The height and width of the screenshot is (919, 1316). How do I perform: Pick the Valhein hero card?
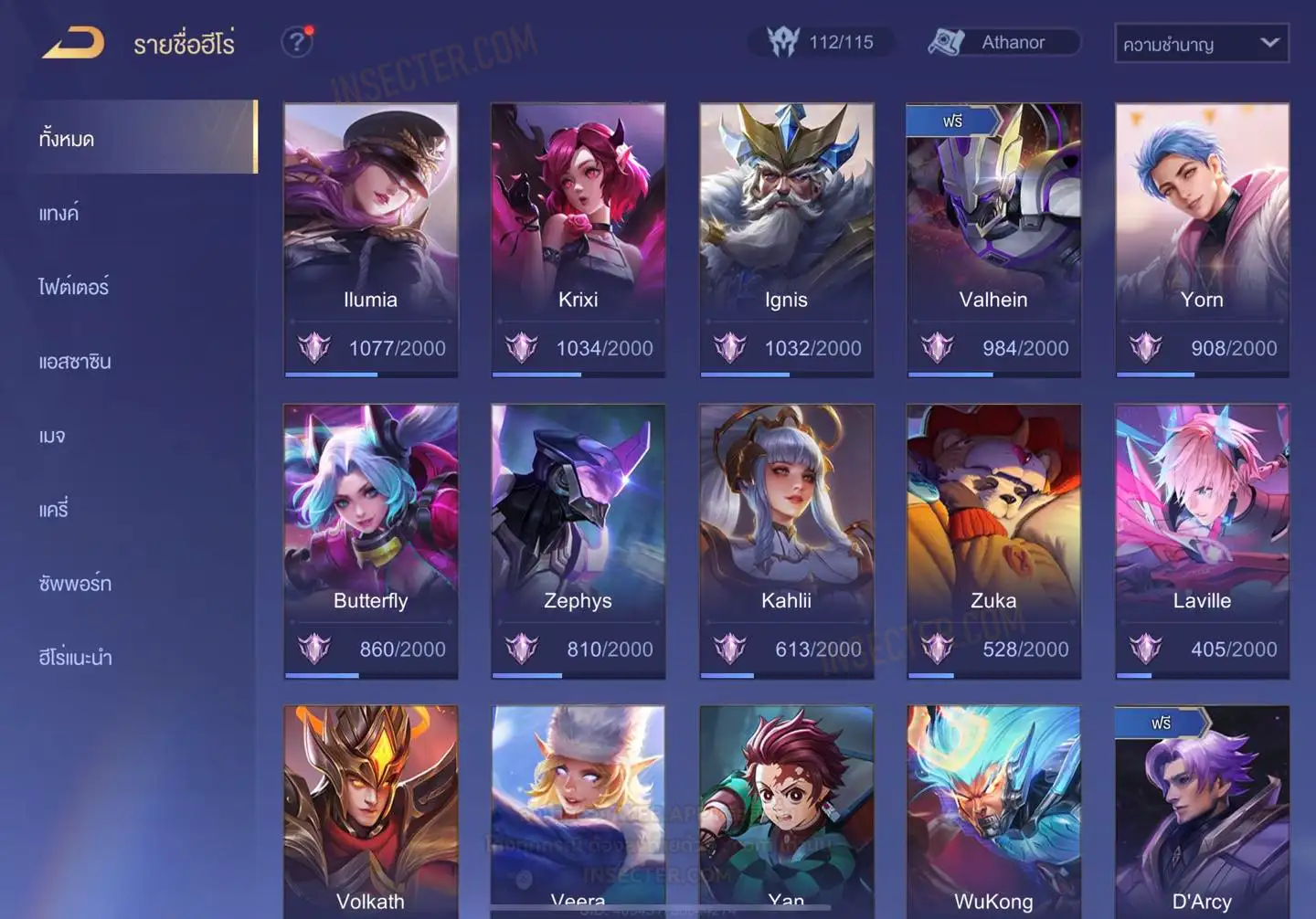[x=993, y=238]
